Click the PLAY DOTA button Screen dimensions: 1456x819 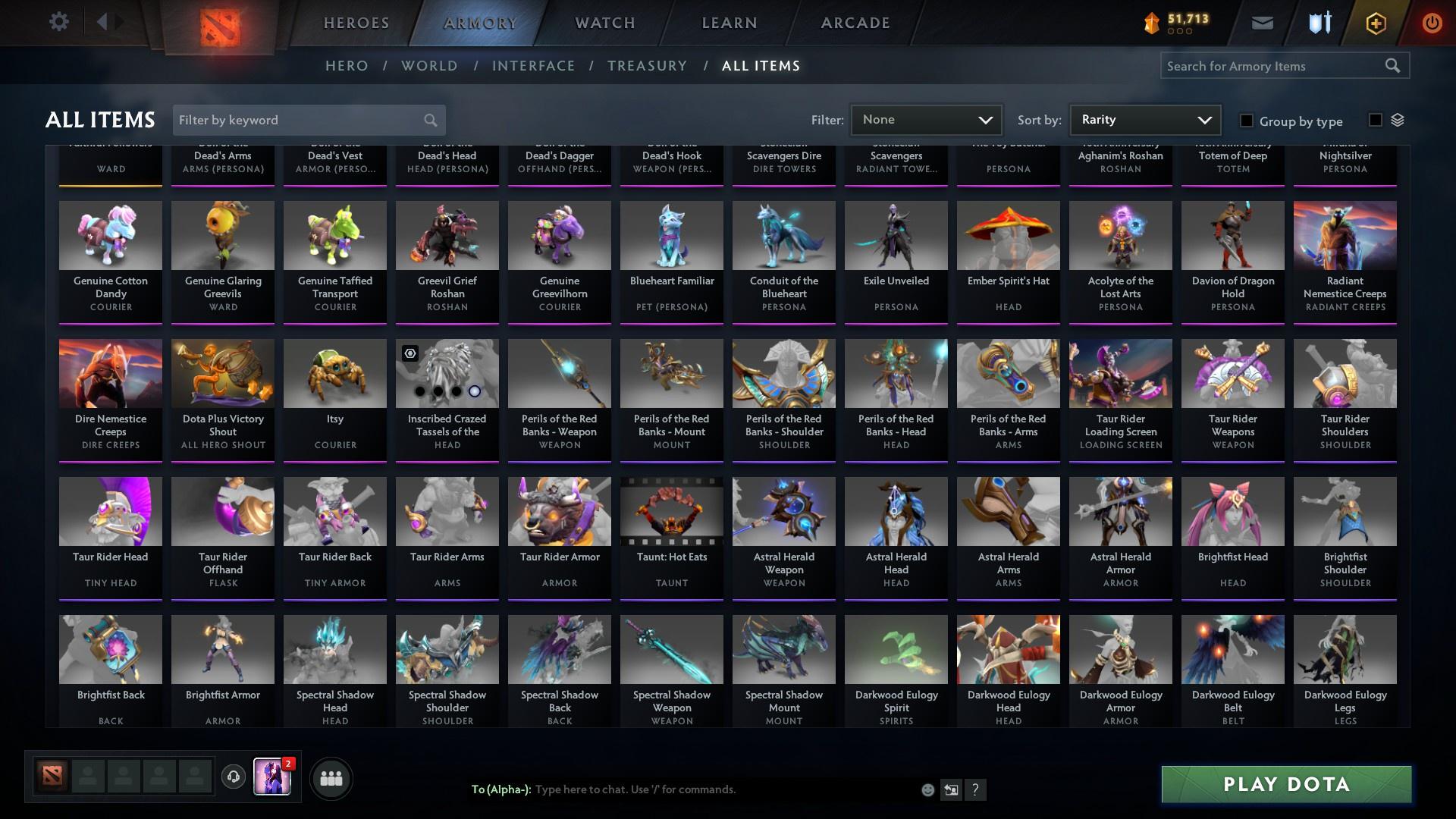(1285, 784)
